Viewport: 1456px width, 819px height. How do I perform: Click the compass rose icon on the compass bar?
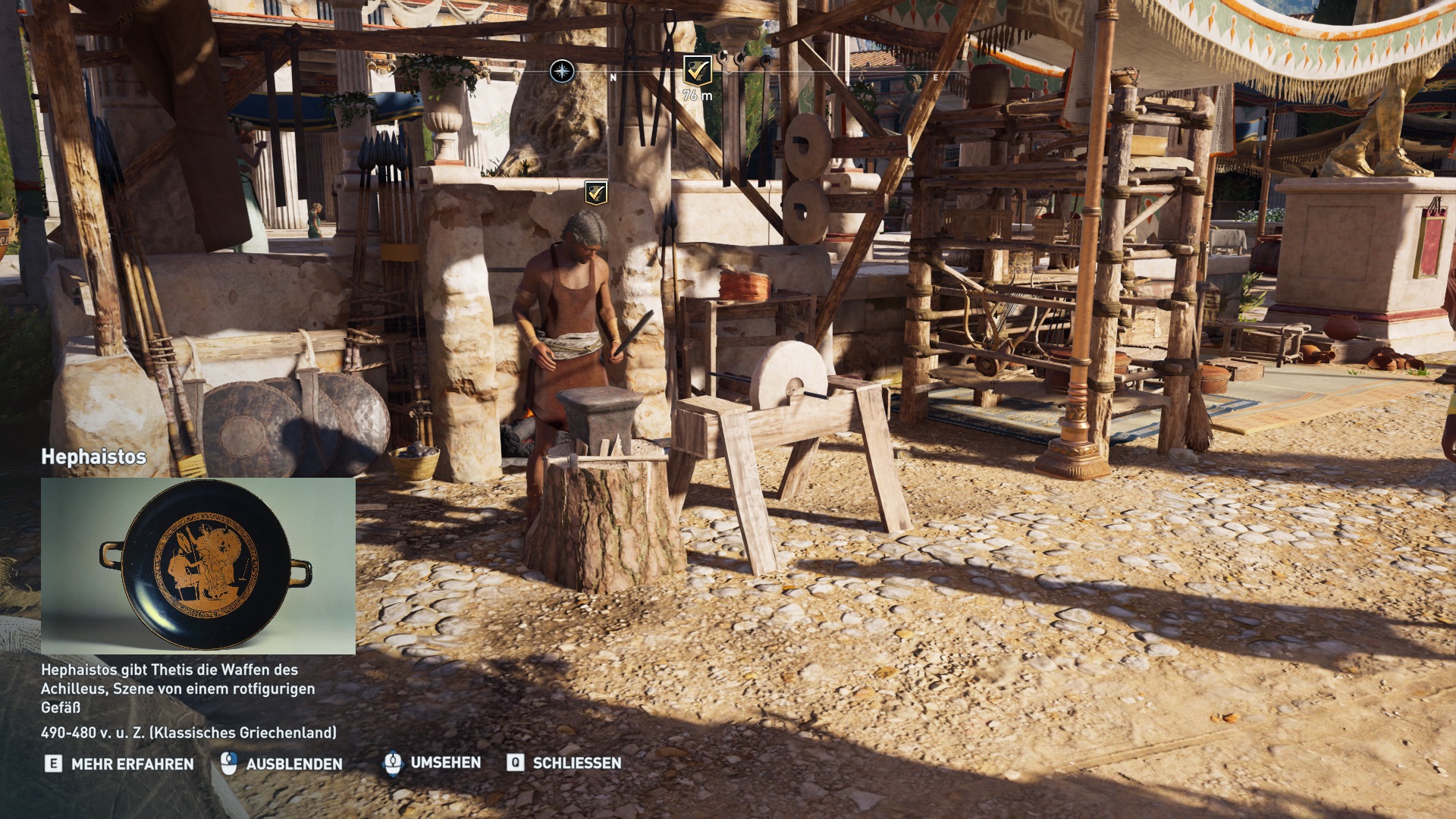[562, 72]
